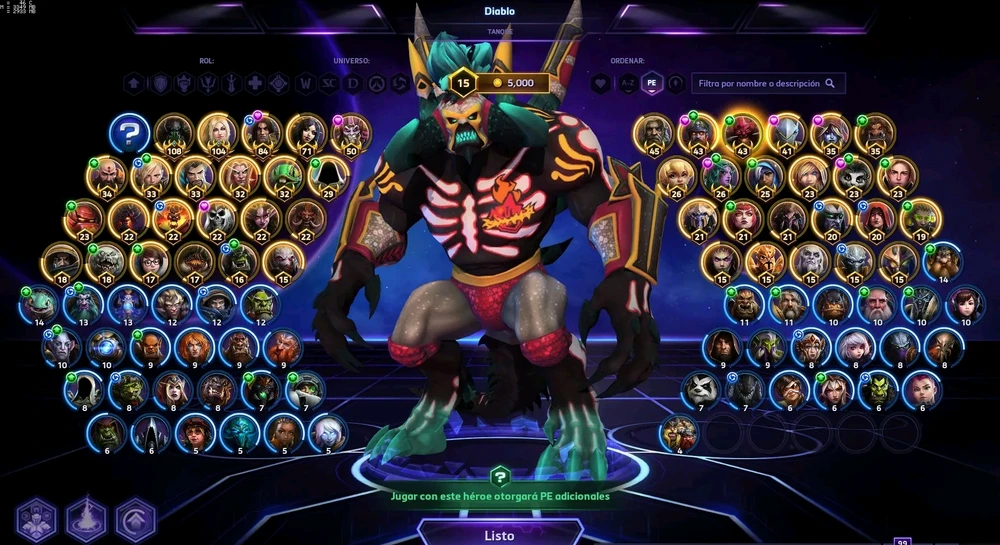Filter heroes by the Warcraft universe
The image size is (1000, 545).
tap(306, 84)
